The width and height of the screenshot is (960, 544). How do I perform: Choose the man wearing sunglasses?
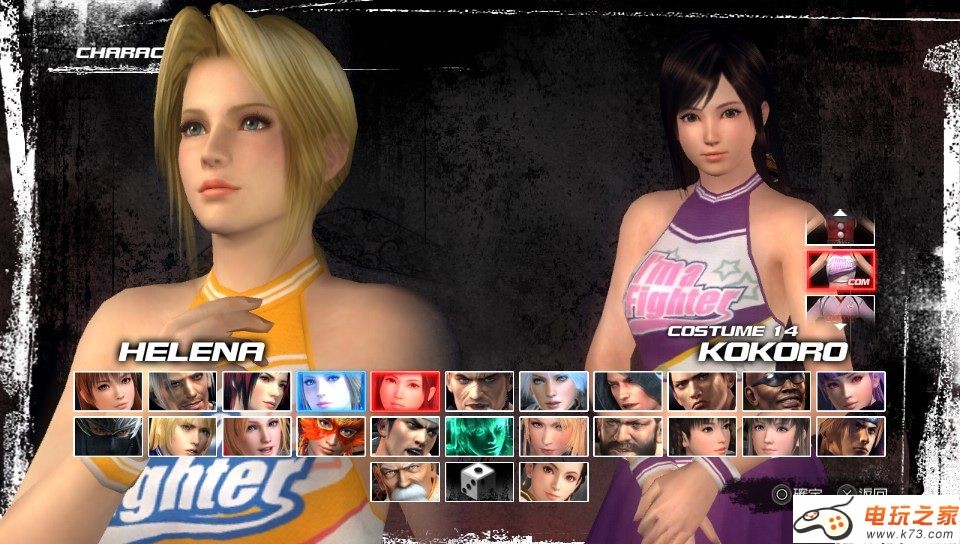click(x=776, y=391)
